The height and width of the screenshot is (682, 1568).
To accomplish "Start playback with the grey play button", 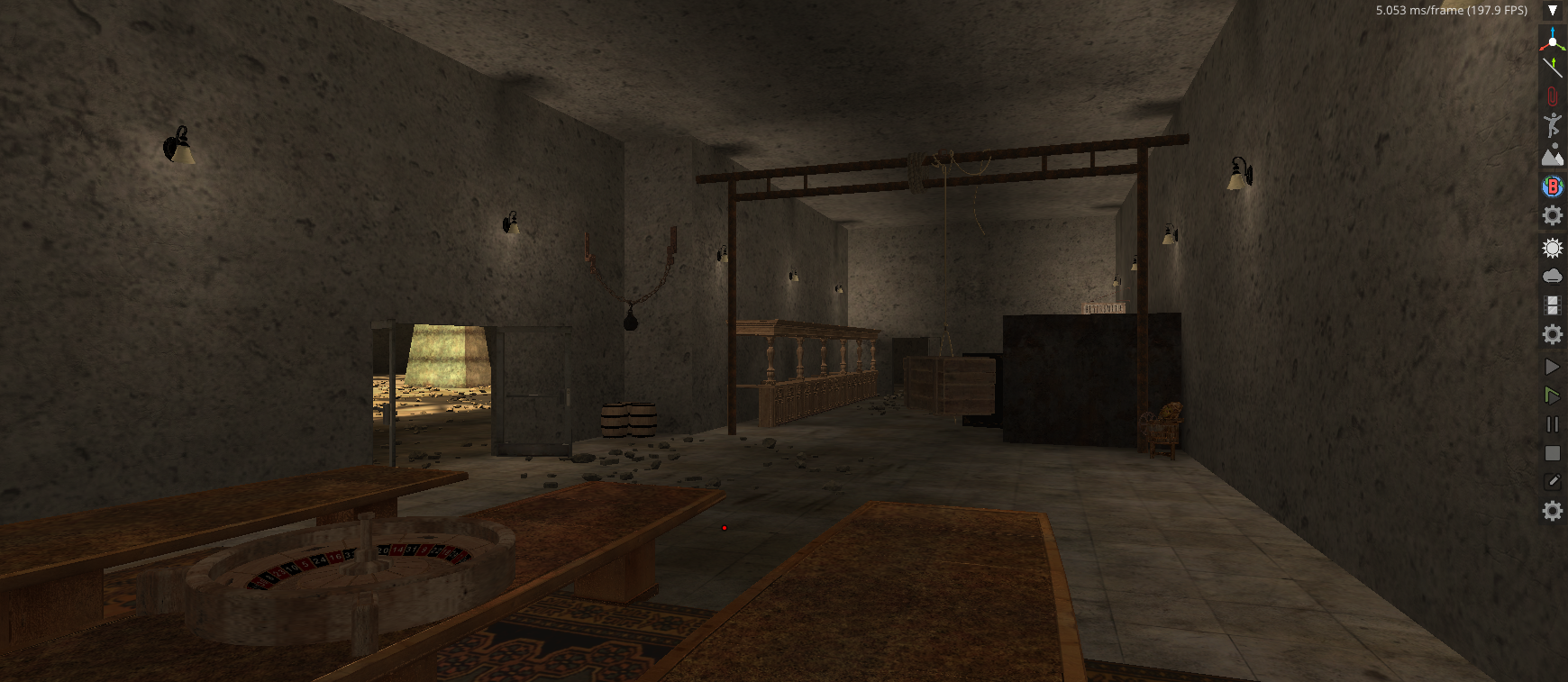I will point(1552,367).
